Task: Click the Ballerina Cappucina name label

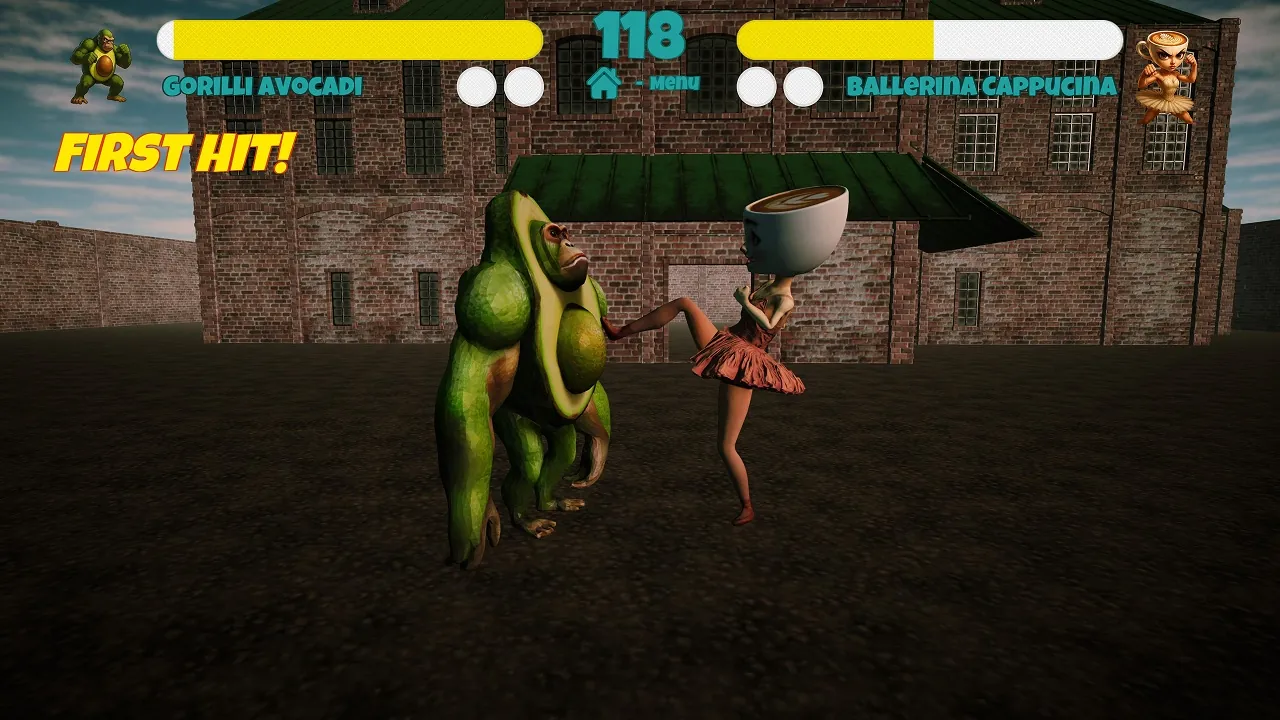Action: pyautogui.click(x=982, y=87)
